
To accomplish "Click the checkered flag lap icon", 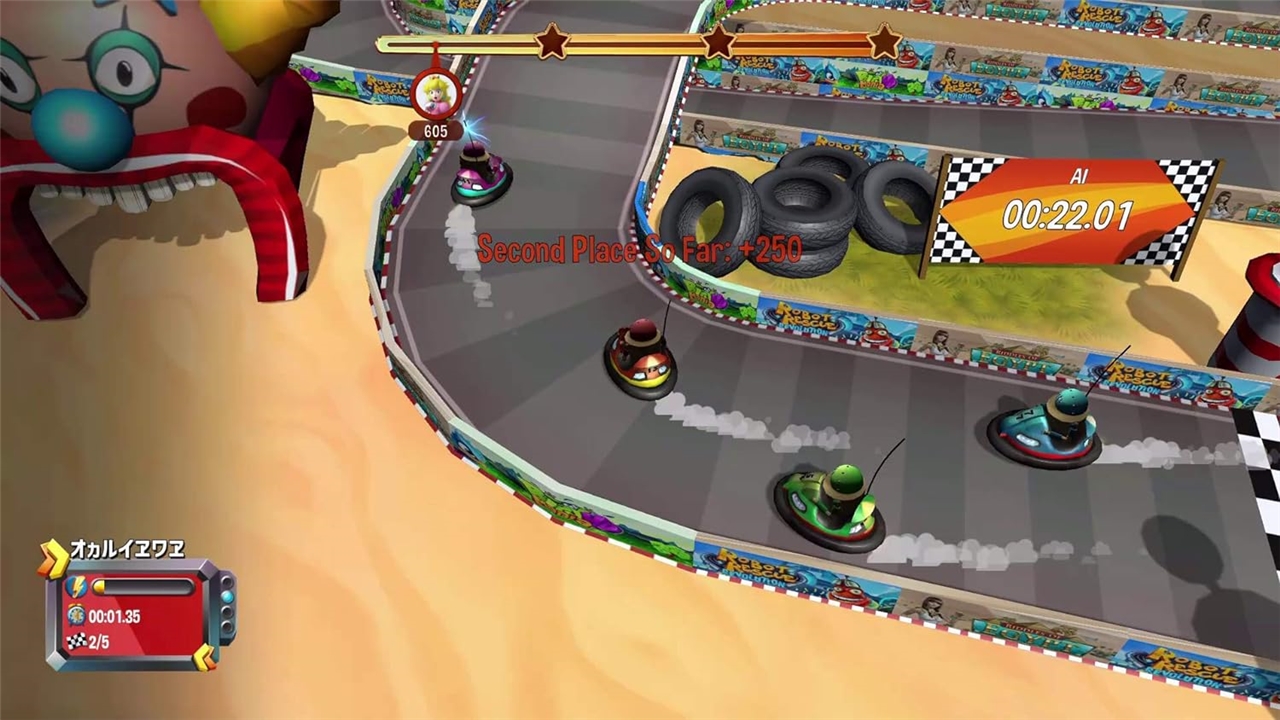I will (x=76, y=641).
